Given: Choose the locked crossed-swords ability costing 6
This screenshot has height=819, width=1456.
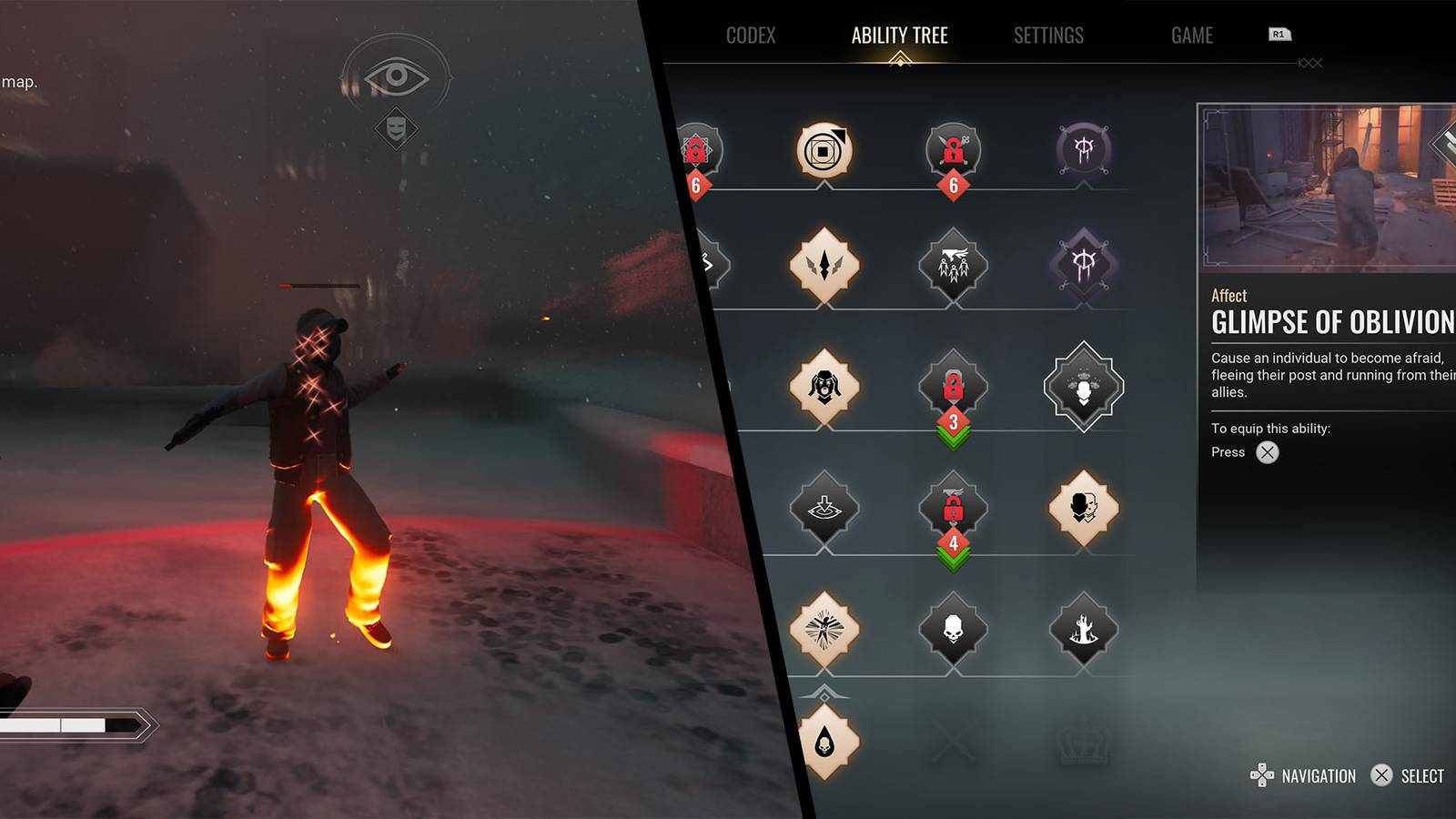Looking at the screenshot, I should (x=953, y=150).
